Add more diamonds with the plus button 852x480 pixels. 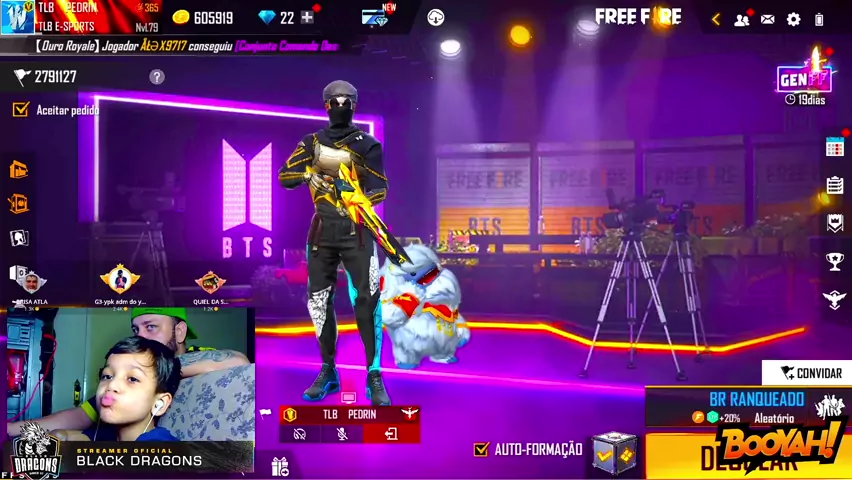(307, 17)
